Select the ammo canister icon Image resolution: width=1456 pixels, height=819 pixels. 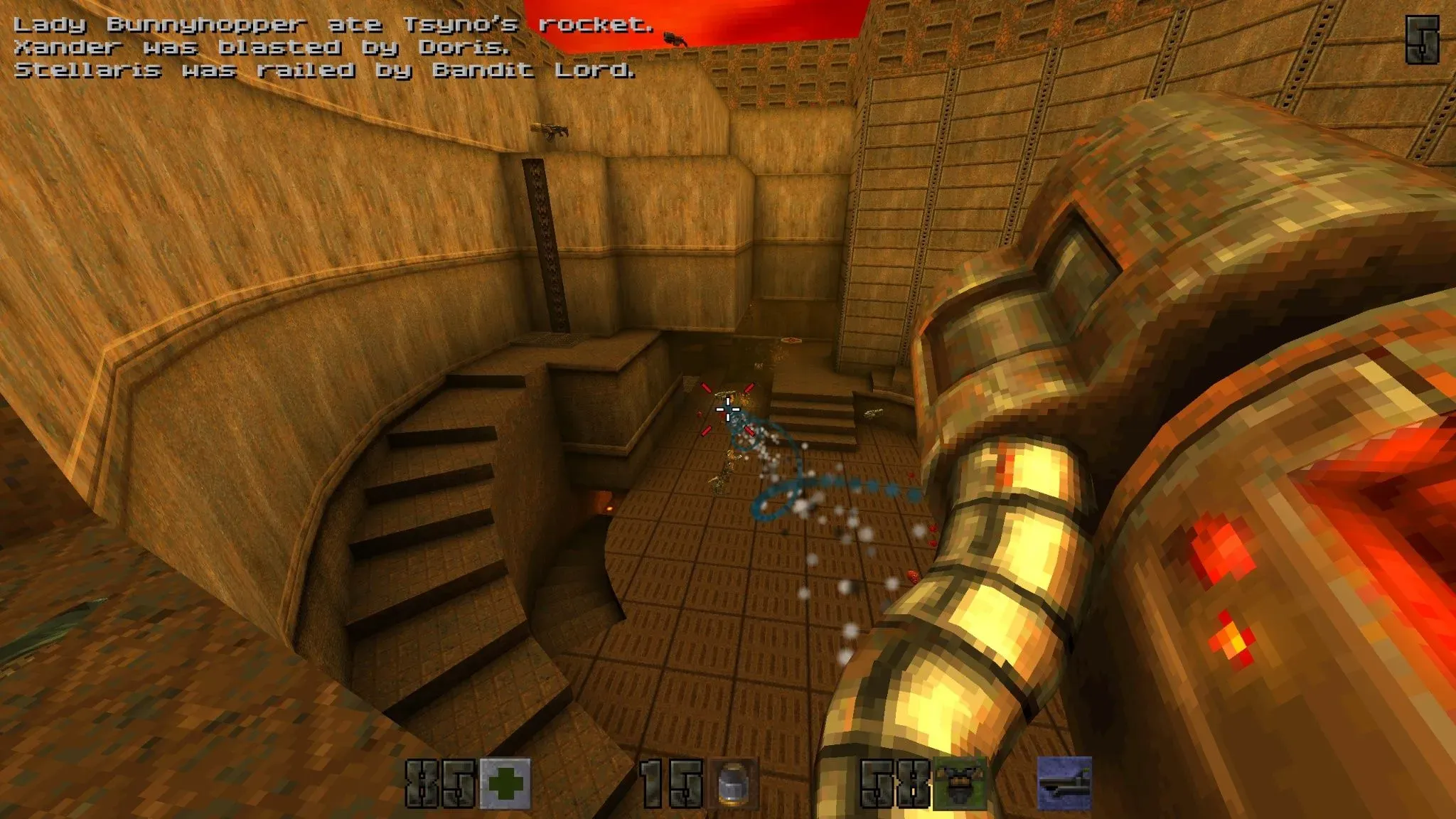[732, 784]
